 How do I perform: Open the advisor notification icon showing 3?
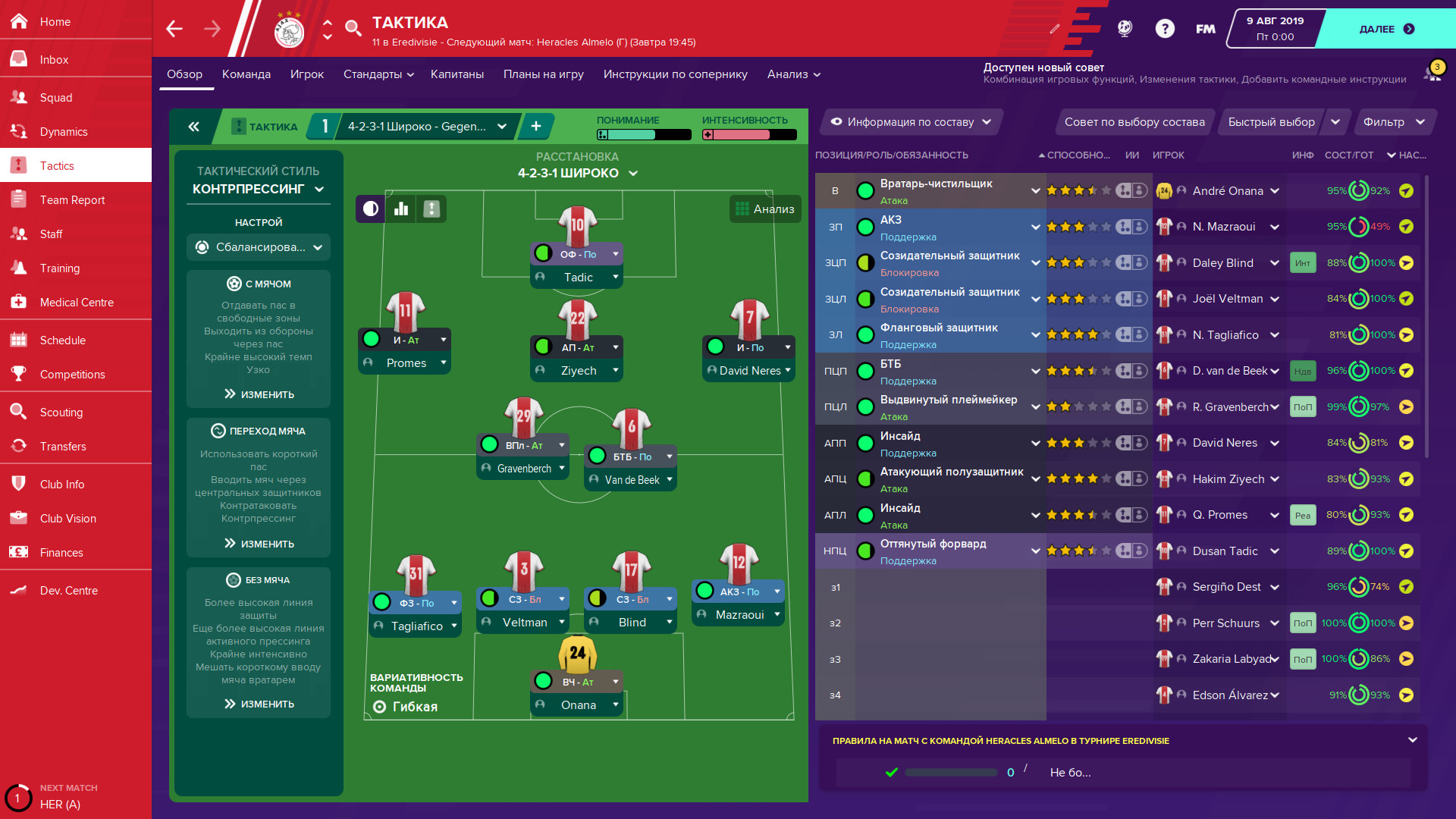[x=1432, y=71]
